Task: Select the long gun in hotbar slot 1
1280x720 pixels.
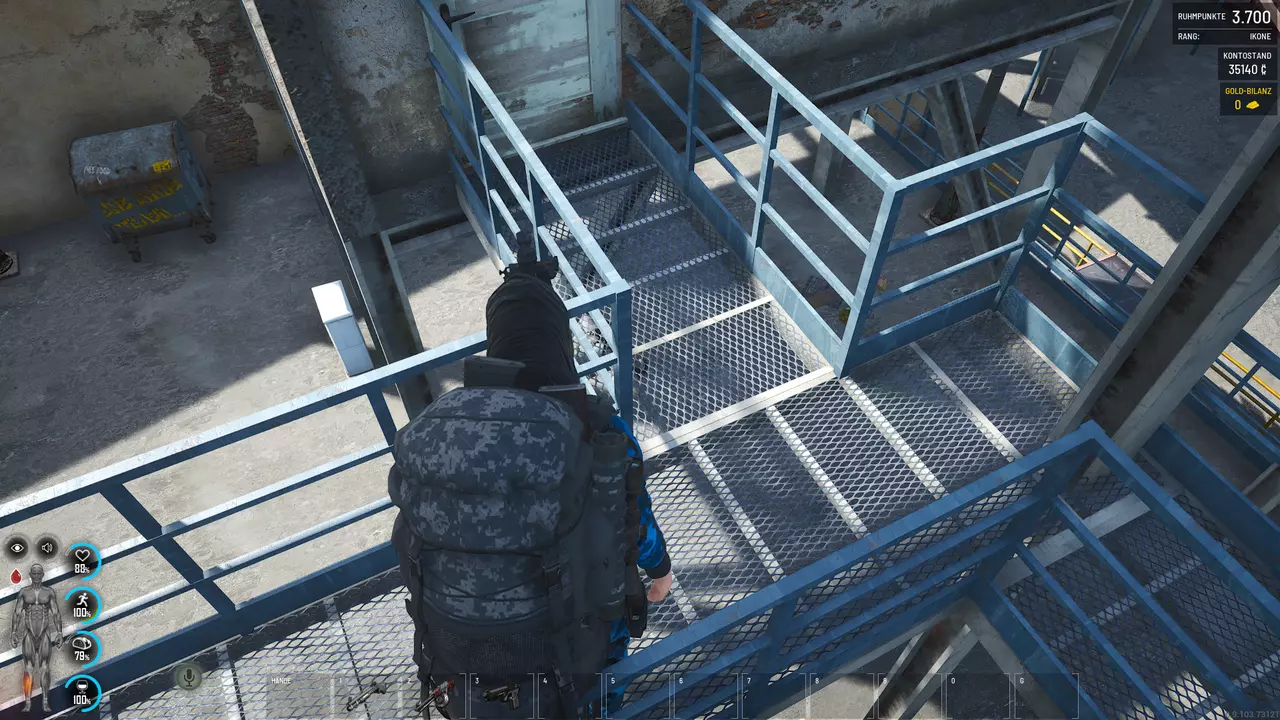Action: (365, 694)
